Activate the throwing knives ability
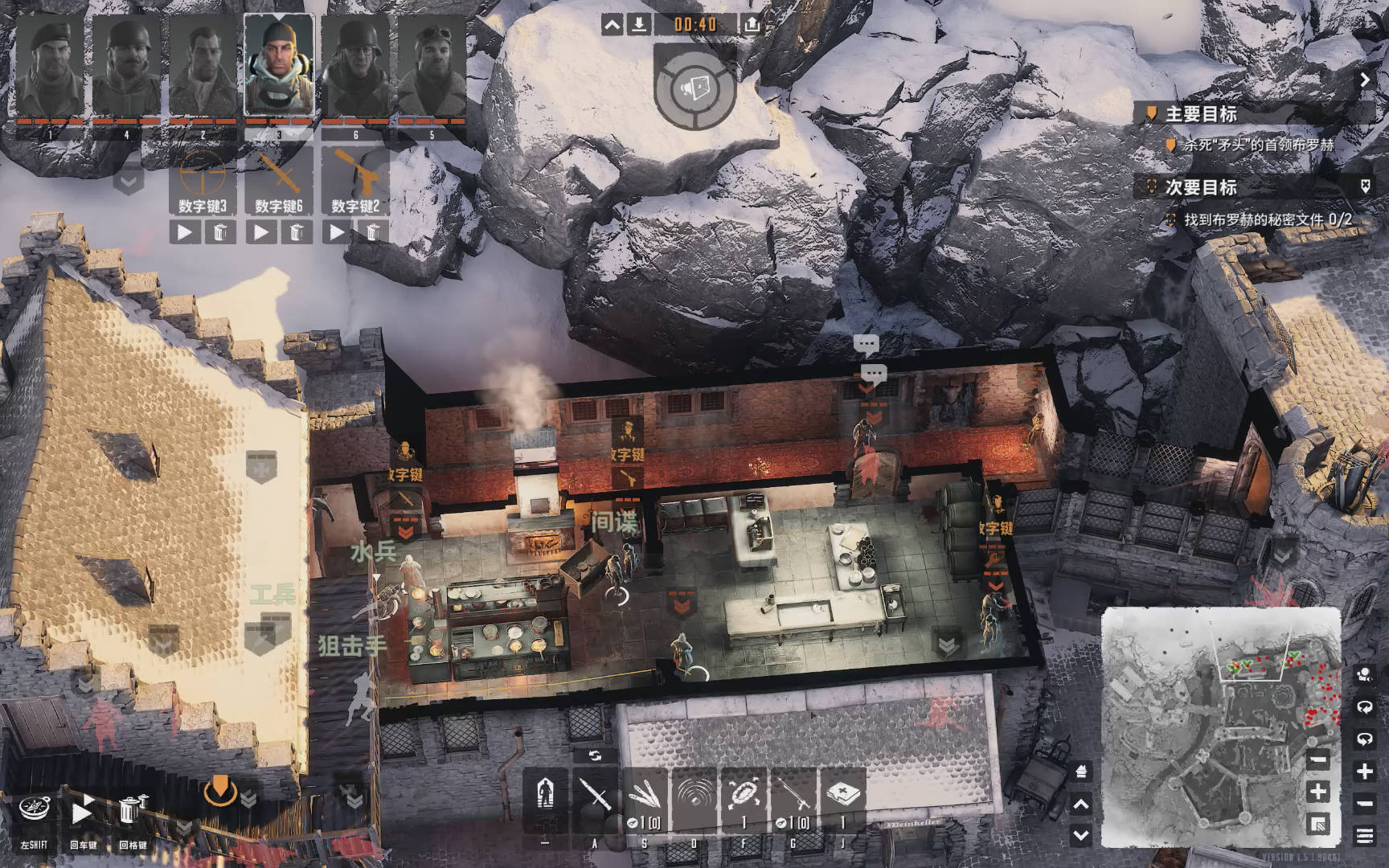Viewport: 1389px width, 868px height. pos(644,795)
